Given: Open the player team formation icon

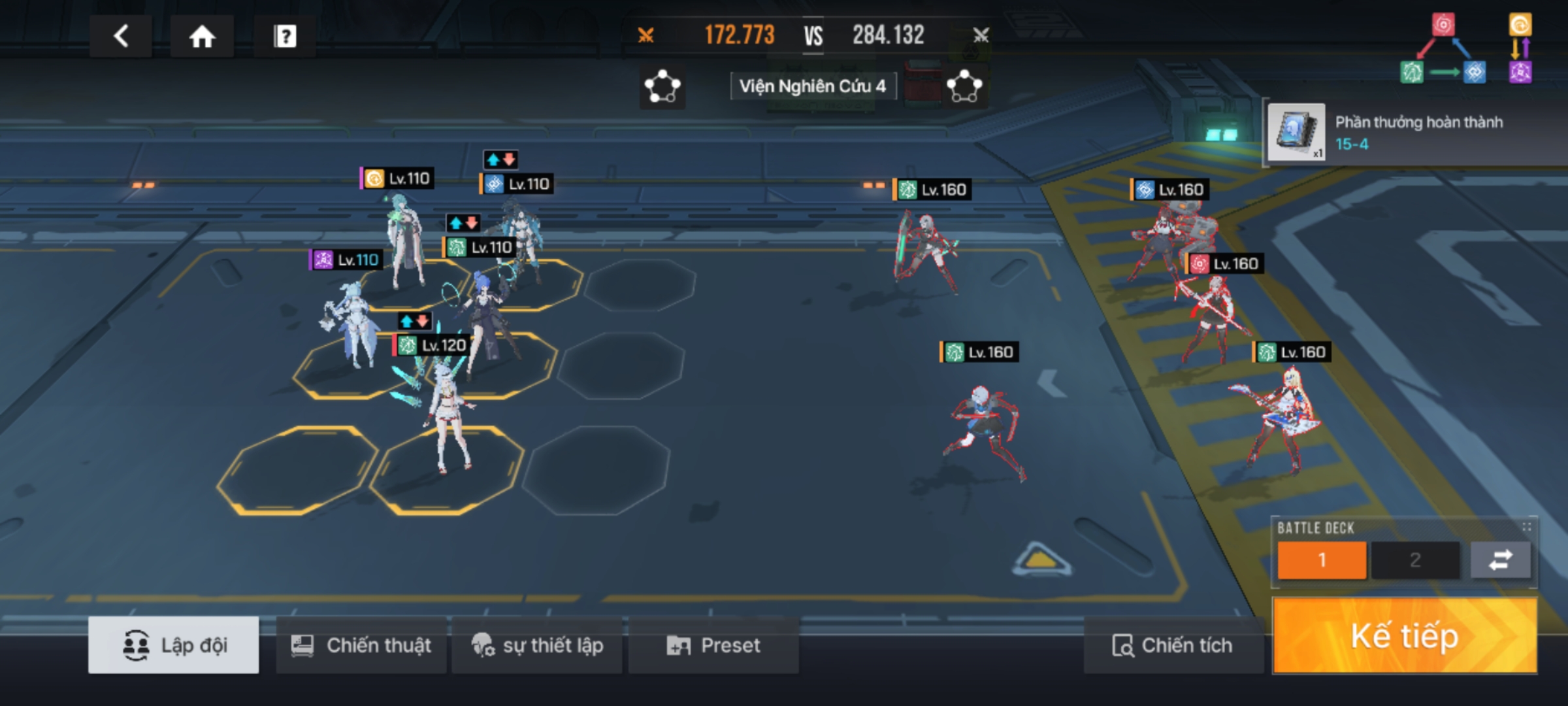Looking at the screenshot, I should (662, 87).
